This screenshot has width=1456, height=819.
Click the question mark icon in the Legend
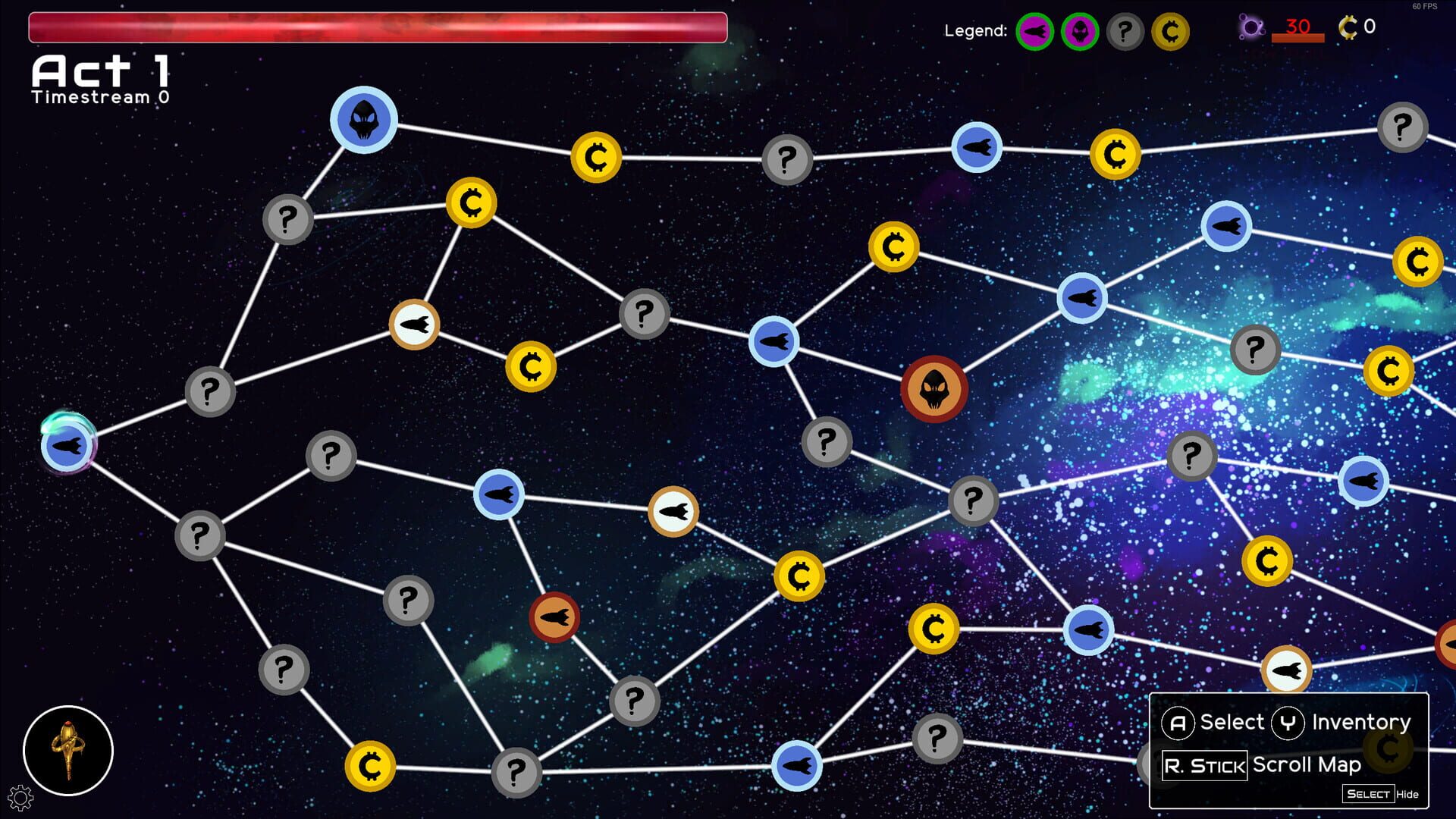[1124, 32]
